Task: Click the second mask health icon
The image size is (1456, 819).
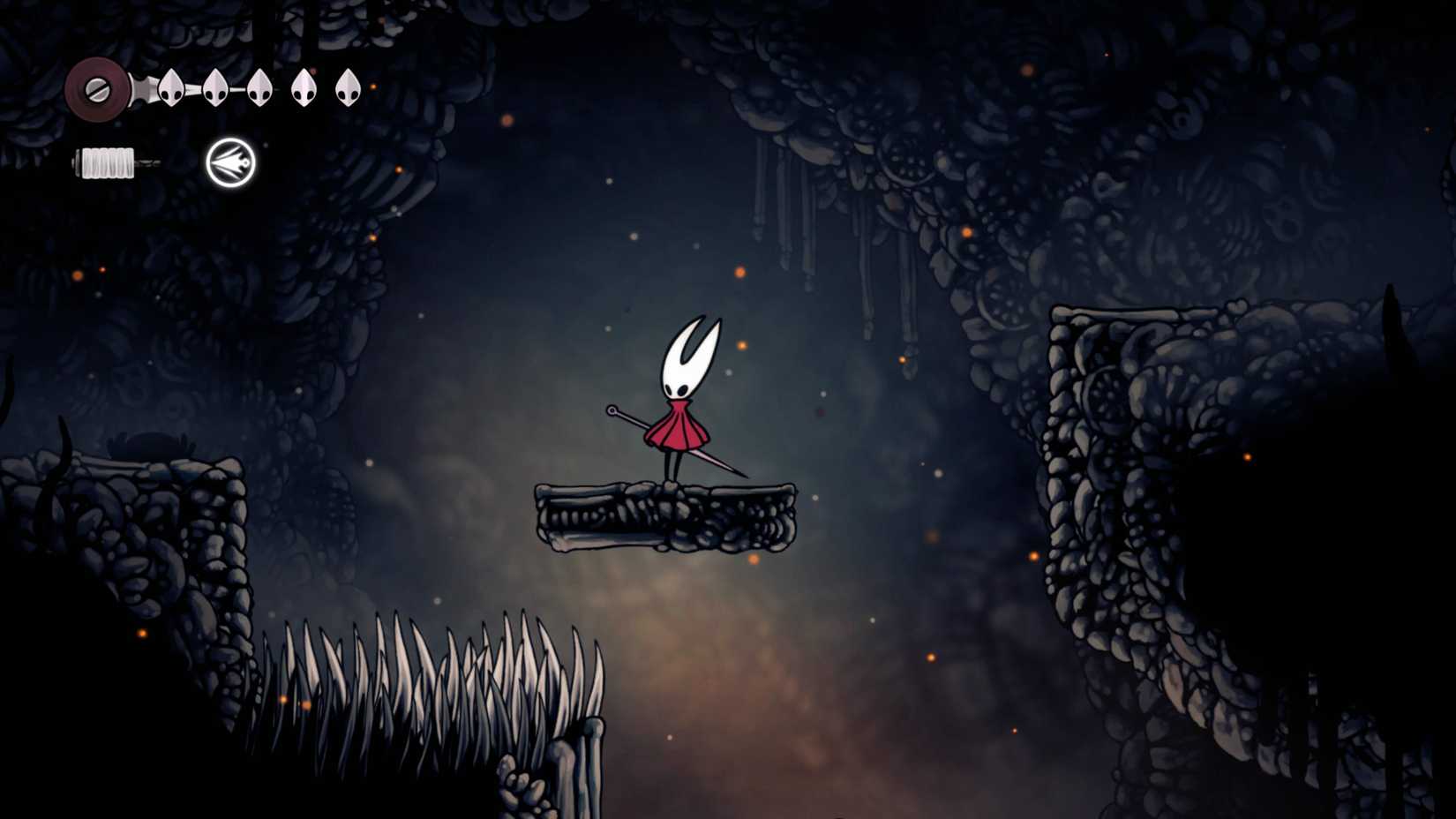Action: coord(214,88)
